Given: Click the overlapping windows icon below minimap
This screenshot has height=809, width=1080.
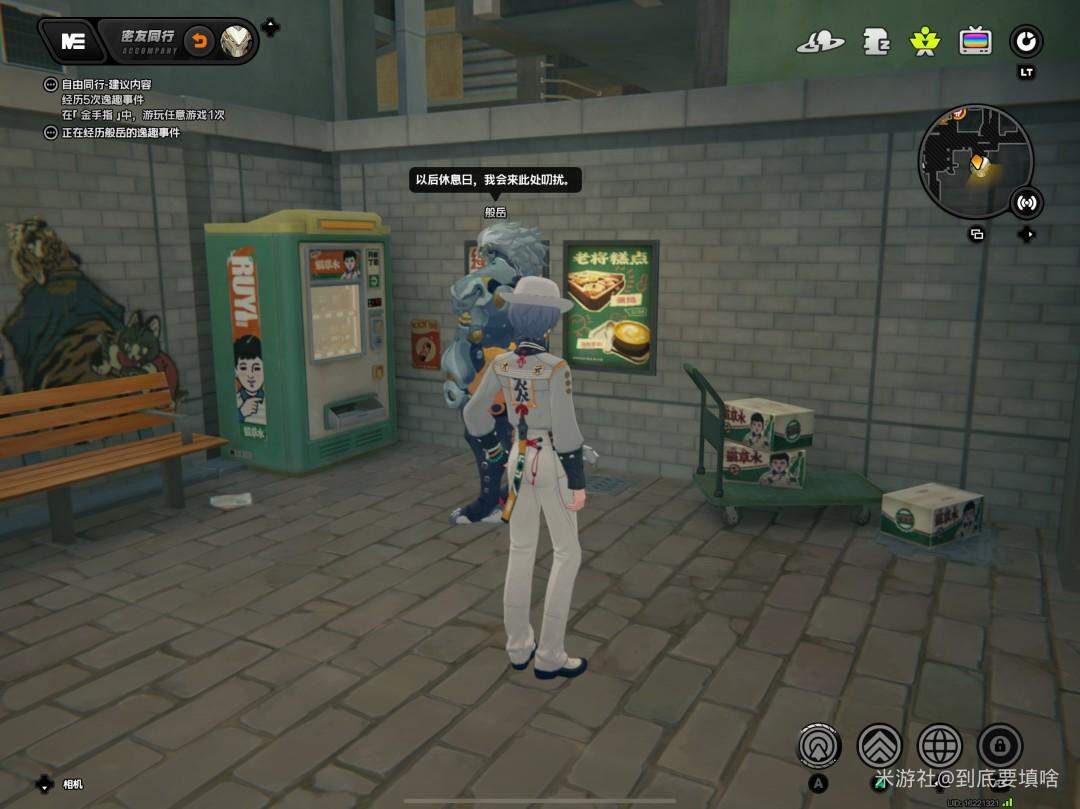Looking at the screenshot, I should [977, 234].
